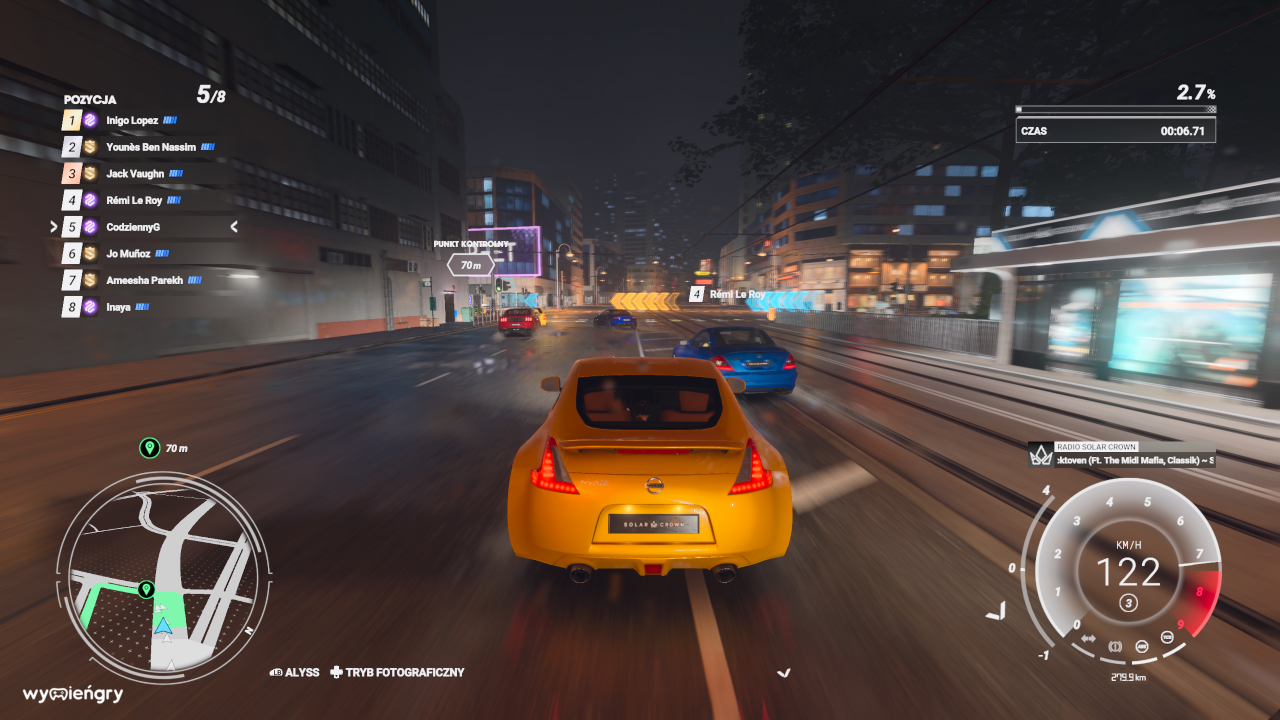The height and width of the screenshot is (720, 1280).
Task: Click the green checkpoint marker on the minimap
Action: point(147,590)
